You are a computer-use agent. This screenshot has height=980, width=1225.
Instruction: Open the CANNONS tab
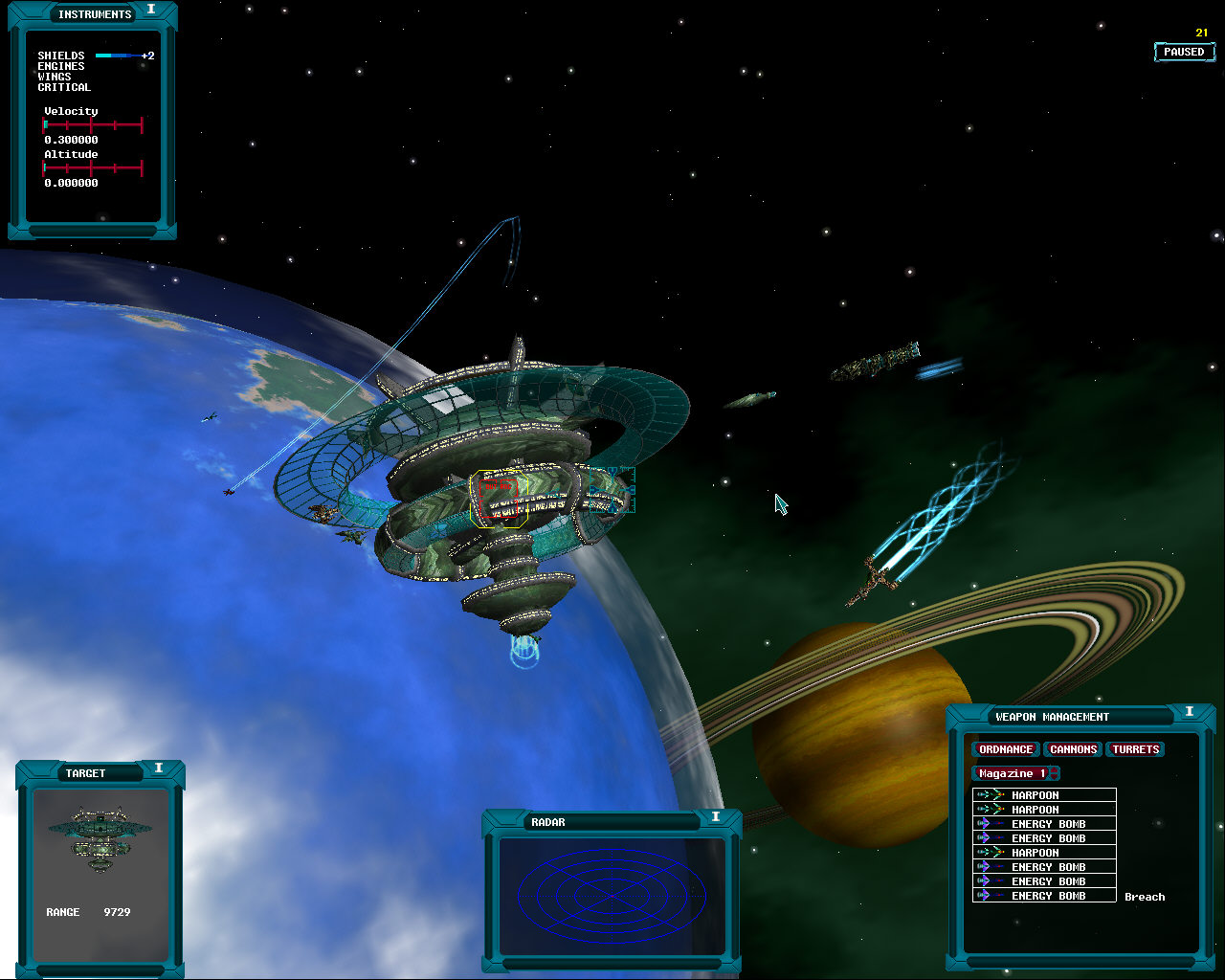[1073, 749]
